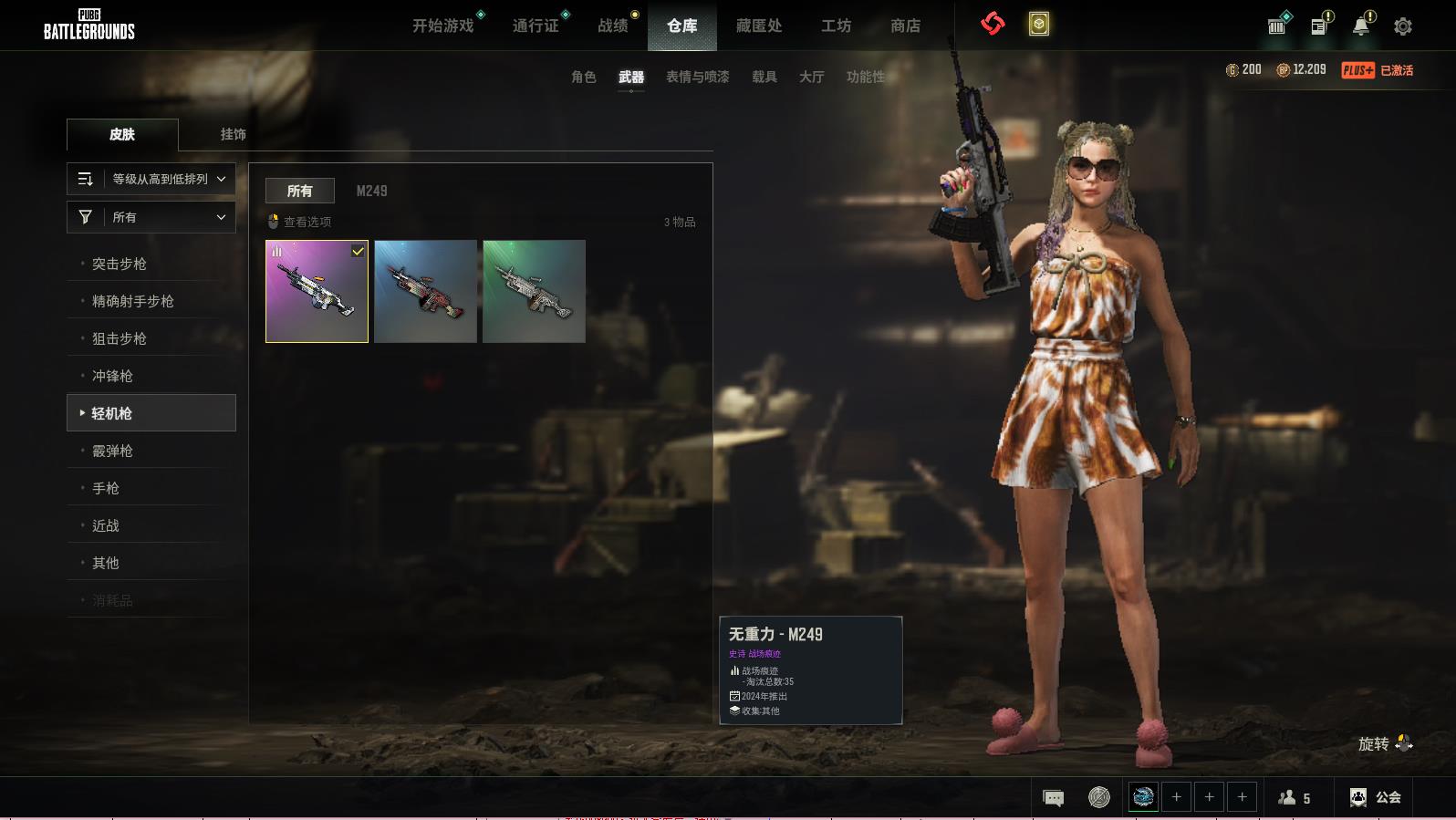Open the 工坊 workshop tab
Screen dimensions: 1456x820
[836, 26]
